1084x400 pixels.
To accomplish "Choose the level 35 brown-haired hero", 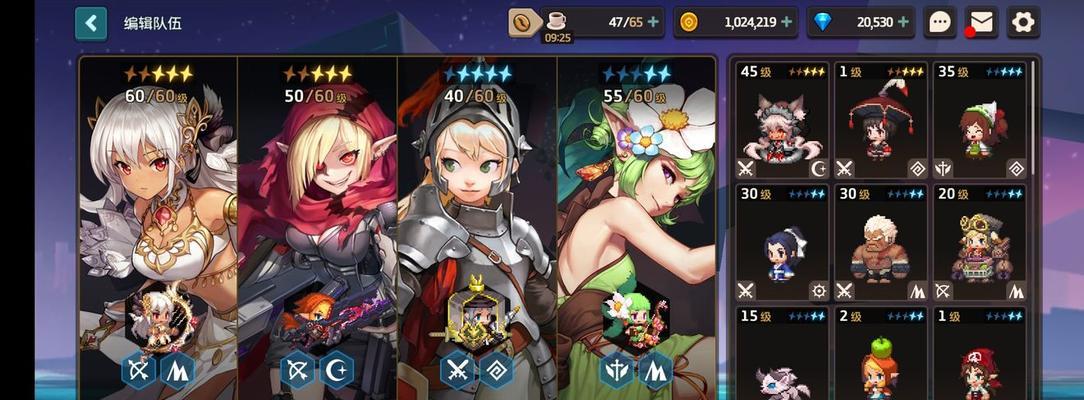I will (979, 120).
